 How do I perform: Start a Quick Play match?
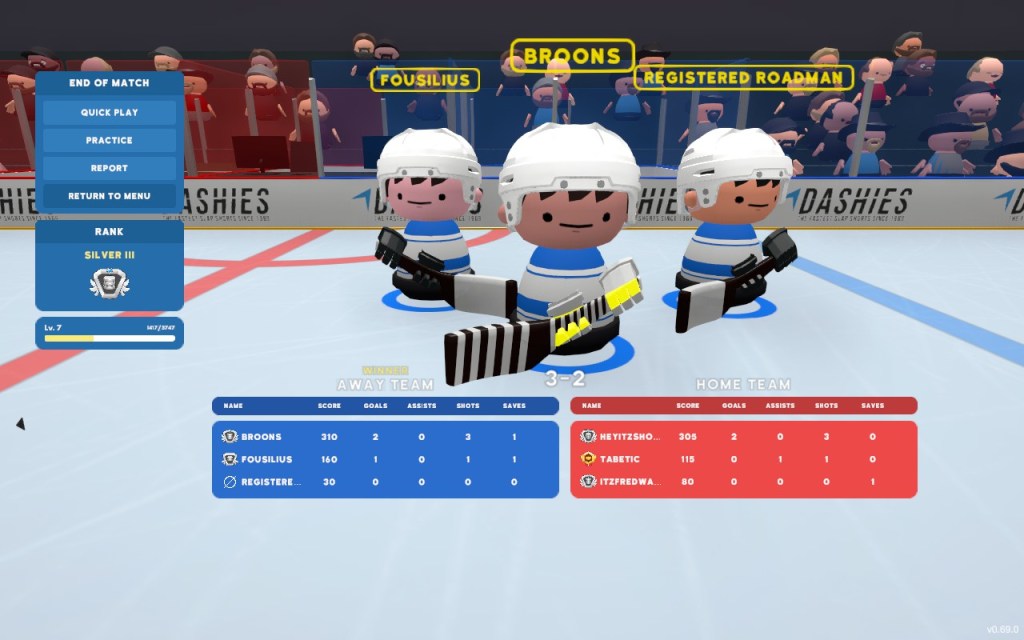110,112
